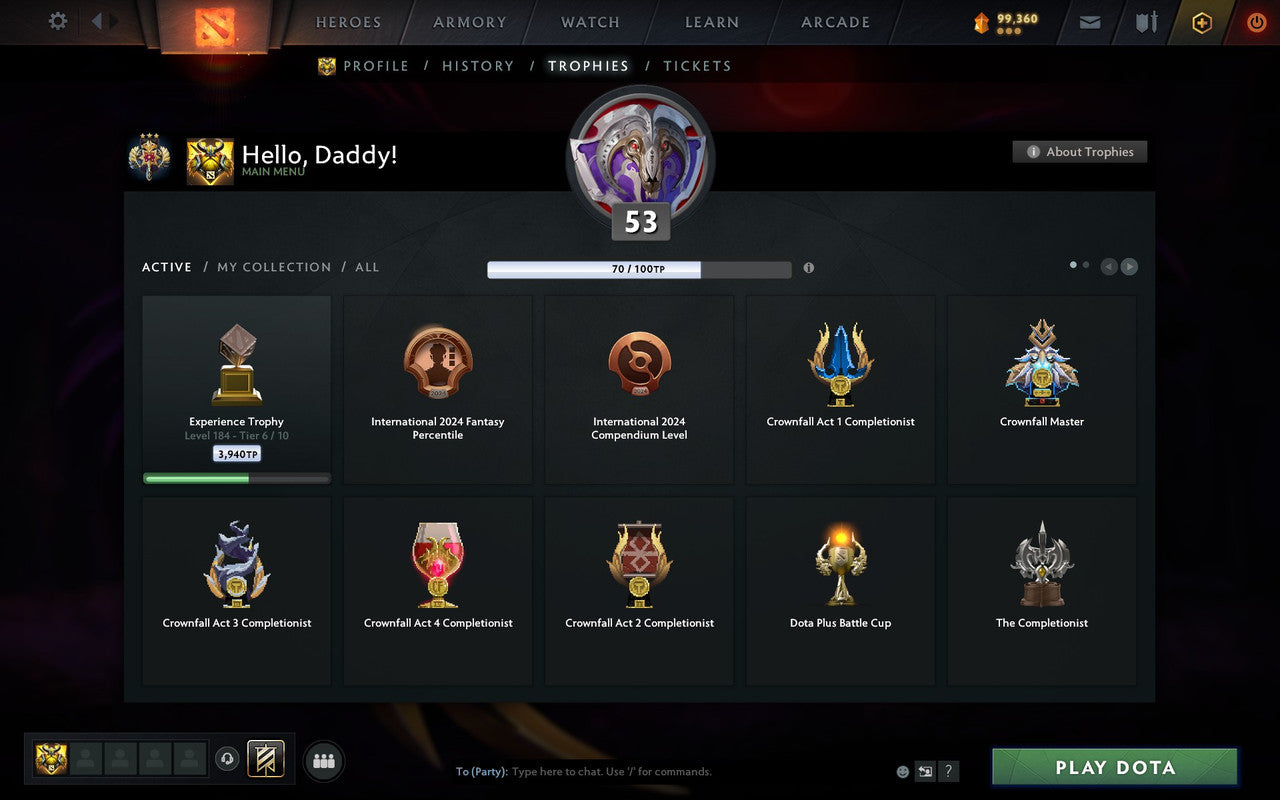Click the back navigation arrows beside settings
Screen dimensions: 1280x800
pos(103,21)
